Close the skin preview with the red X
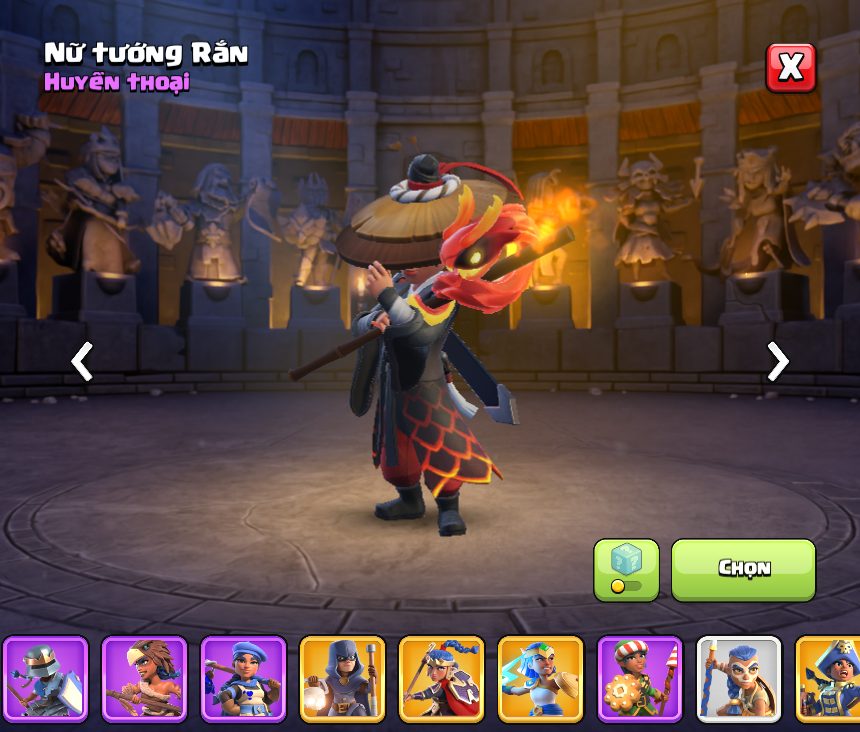Viewport: 860px width, 732px height. point(790,68)
